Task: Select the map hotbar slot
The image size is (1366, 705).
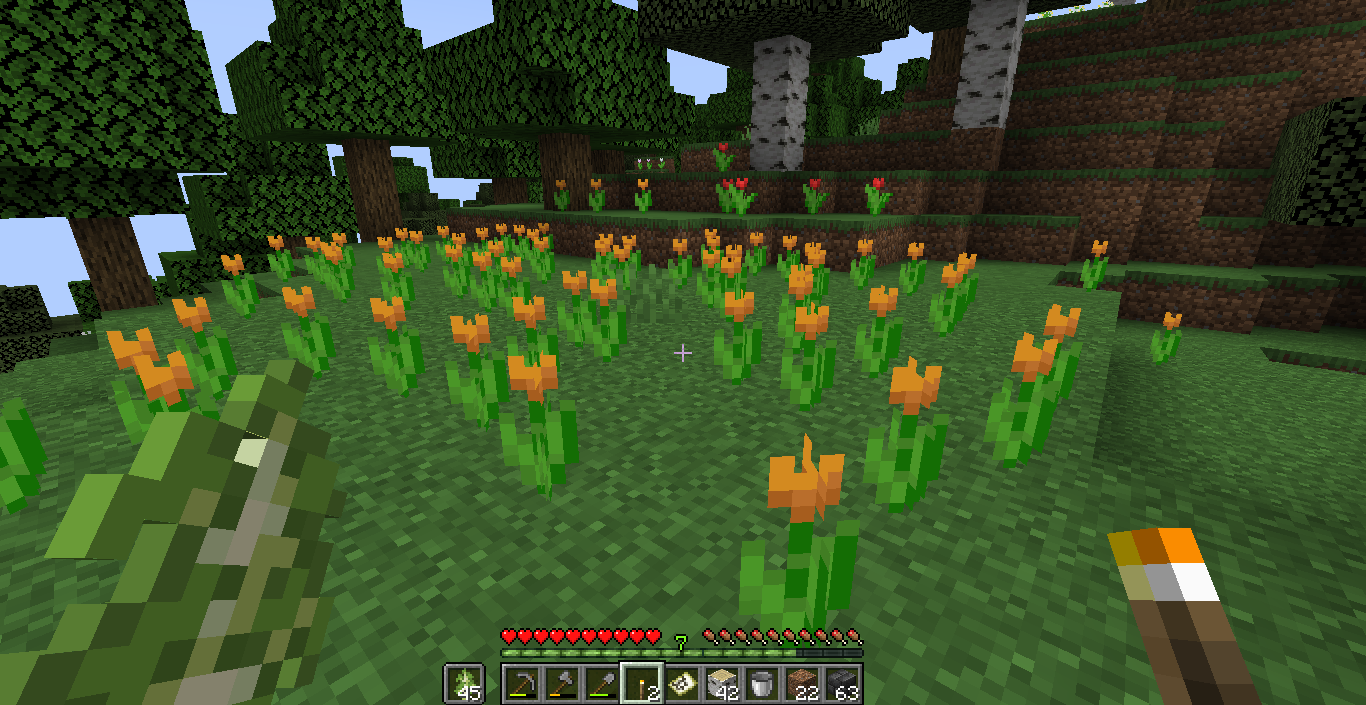Action: tap(681, 684)
